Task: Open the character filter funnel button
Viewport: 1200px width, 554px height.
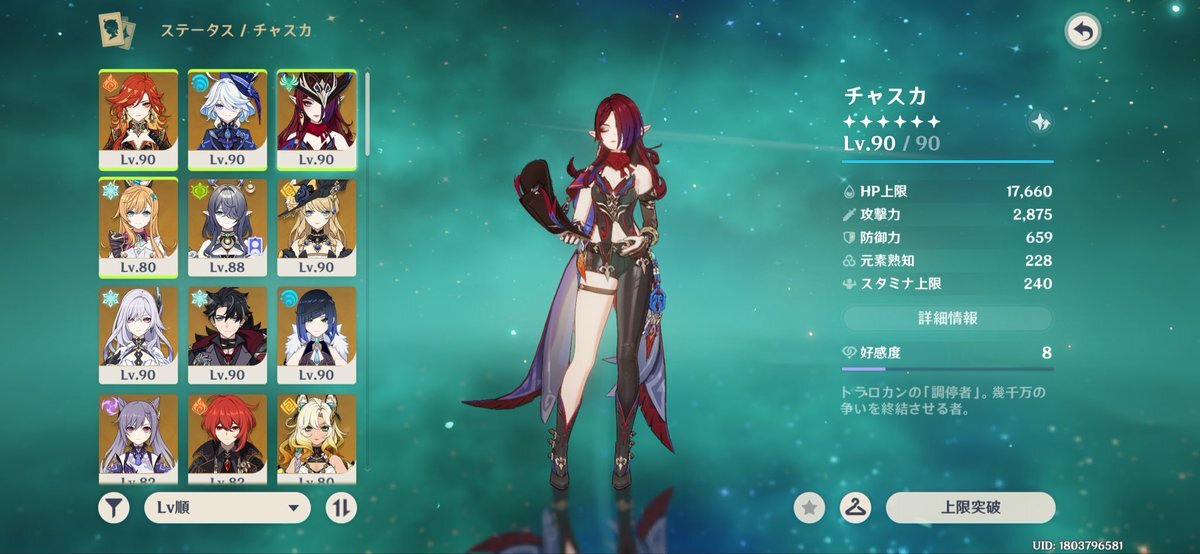Action: click(x=114, y=507)
